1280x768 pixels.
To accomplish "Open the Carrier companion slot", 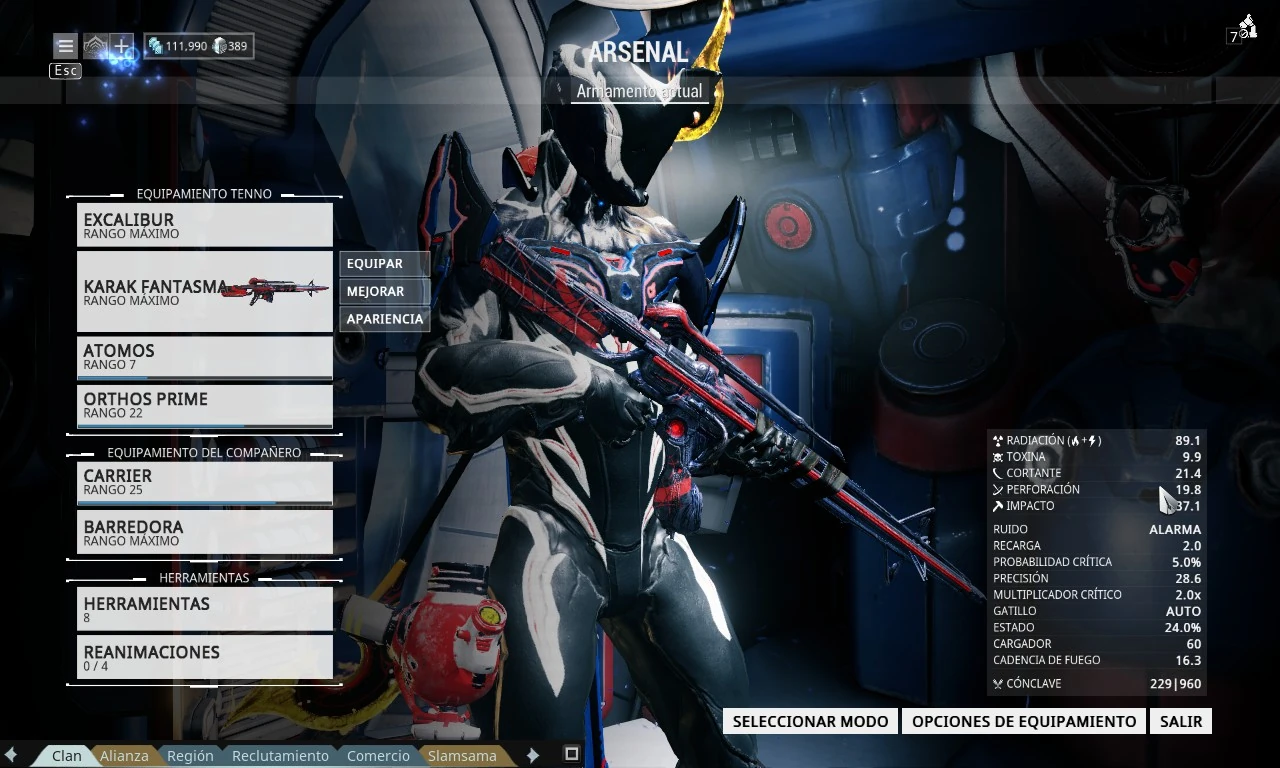I will pyautogui.click(x=204, y=482).
